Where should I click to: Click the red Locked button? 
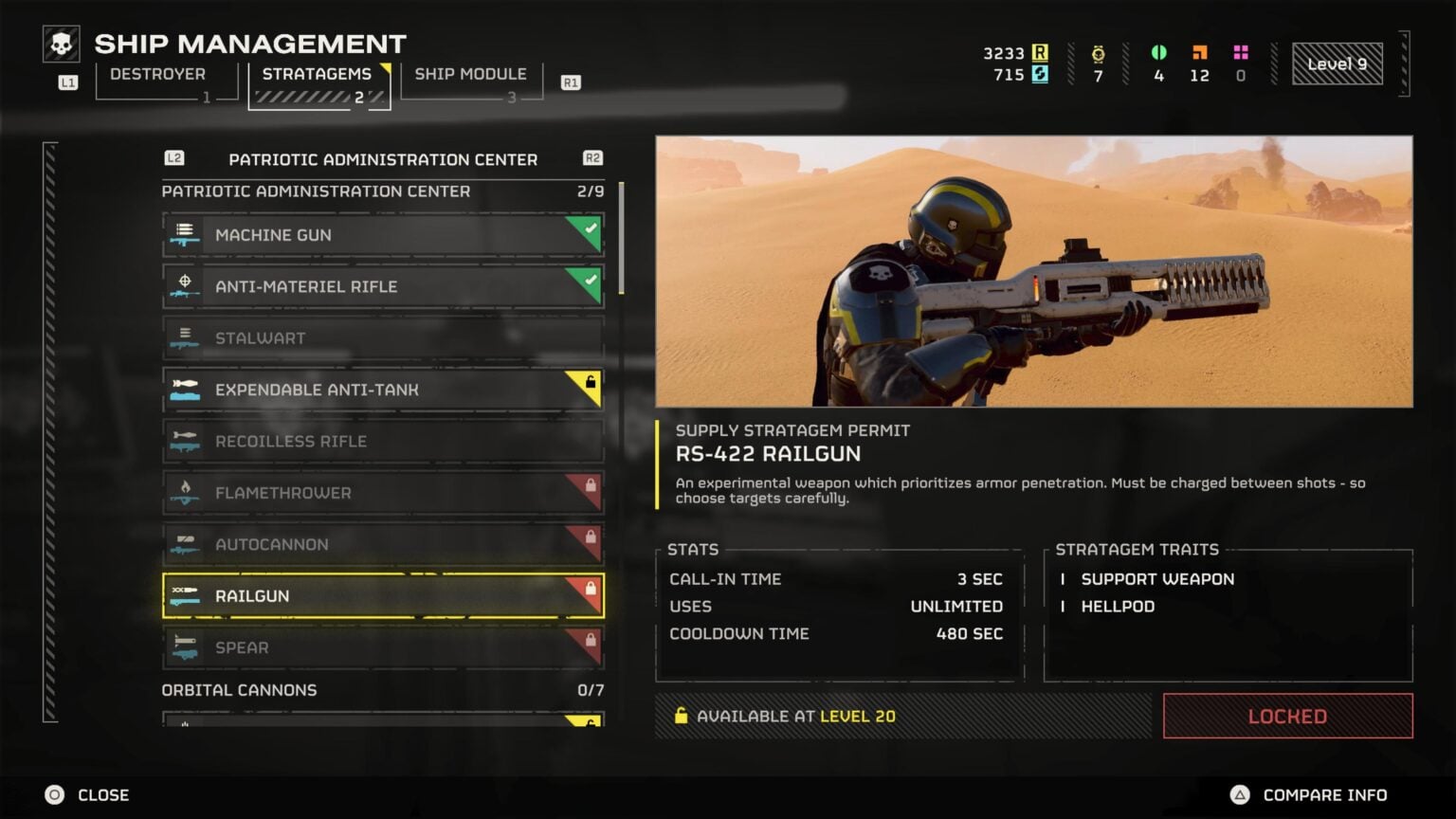pyautogui.click(x=1287, y=717)
